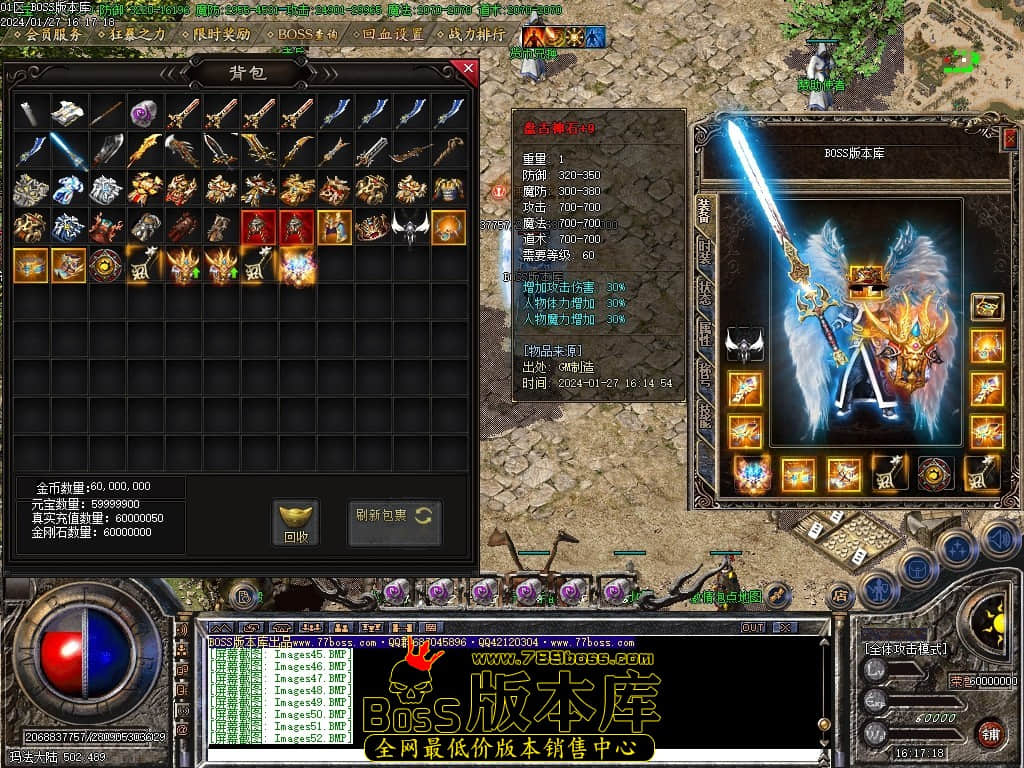
Task: Select the white winged item in backpack
Action: click(409, 227)
